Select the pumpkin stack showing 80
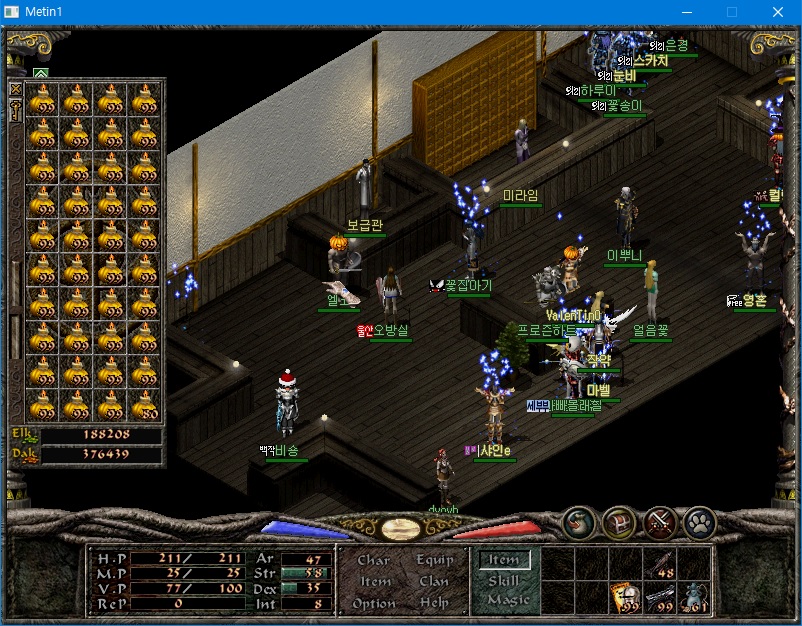This screenshot has width=802, height=626. [145, 405]
